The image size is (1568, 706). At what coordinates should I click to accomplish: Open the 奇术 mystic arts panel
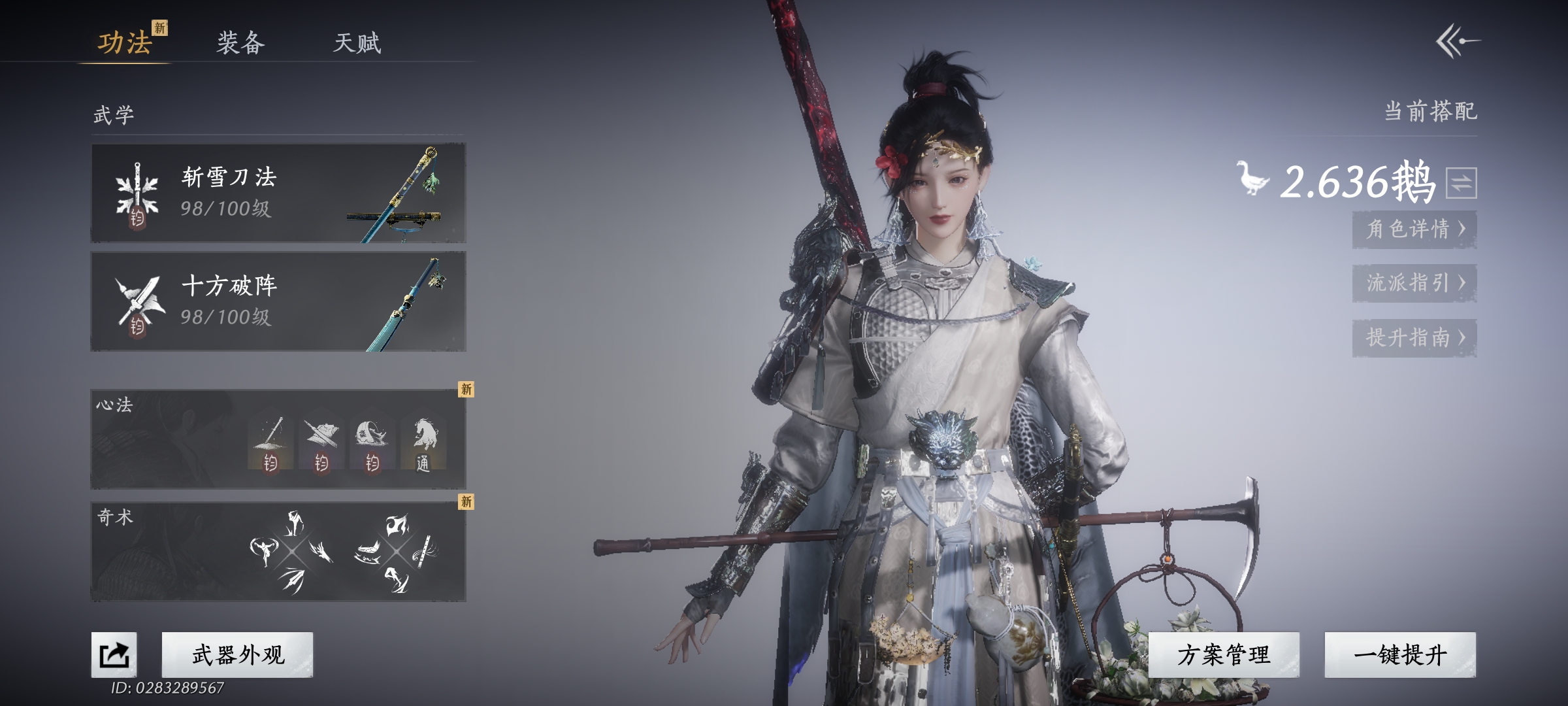click(x=278, y=552)
